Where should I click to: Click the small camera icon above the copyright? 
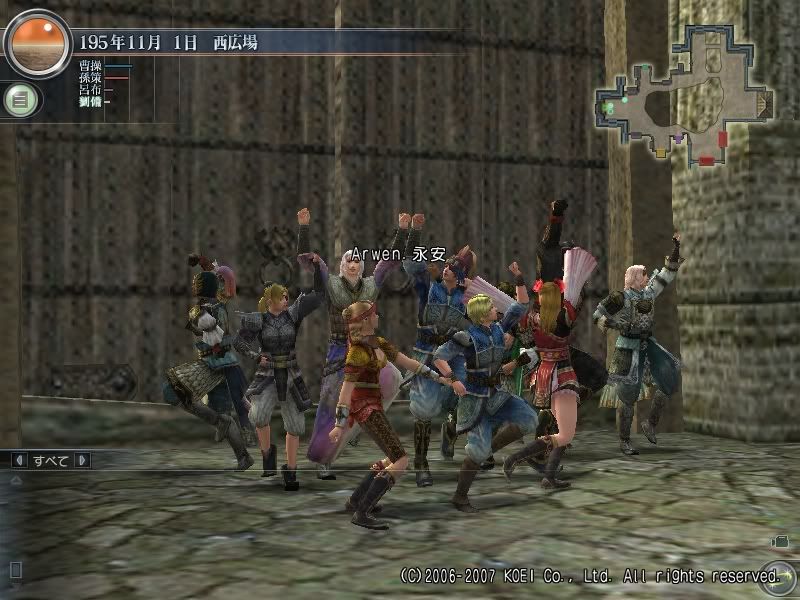779,542
